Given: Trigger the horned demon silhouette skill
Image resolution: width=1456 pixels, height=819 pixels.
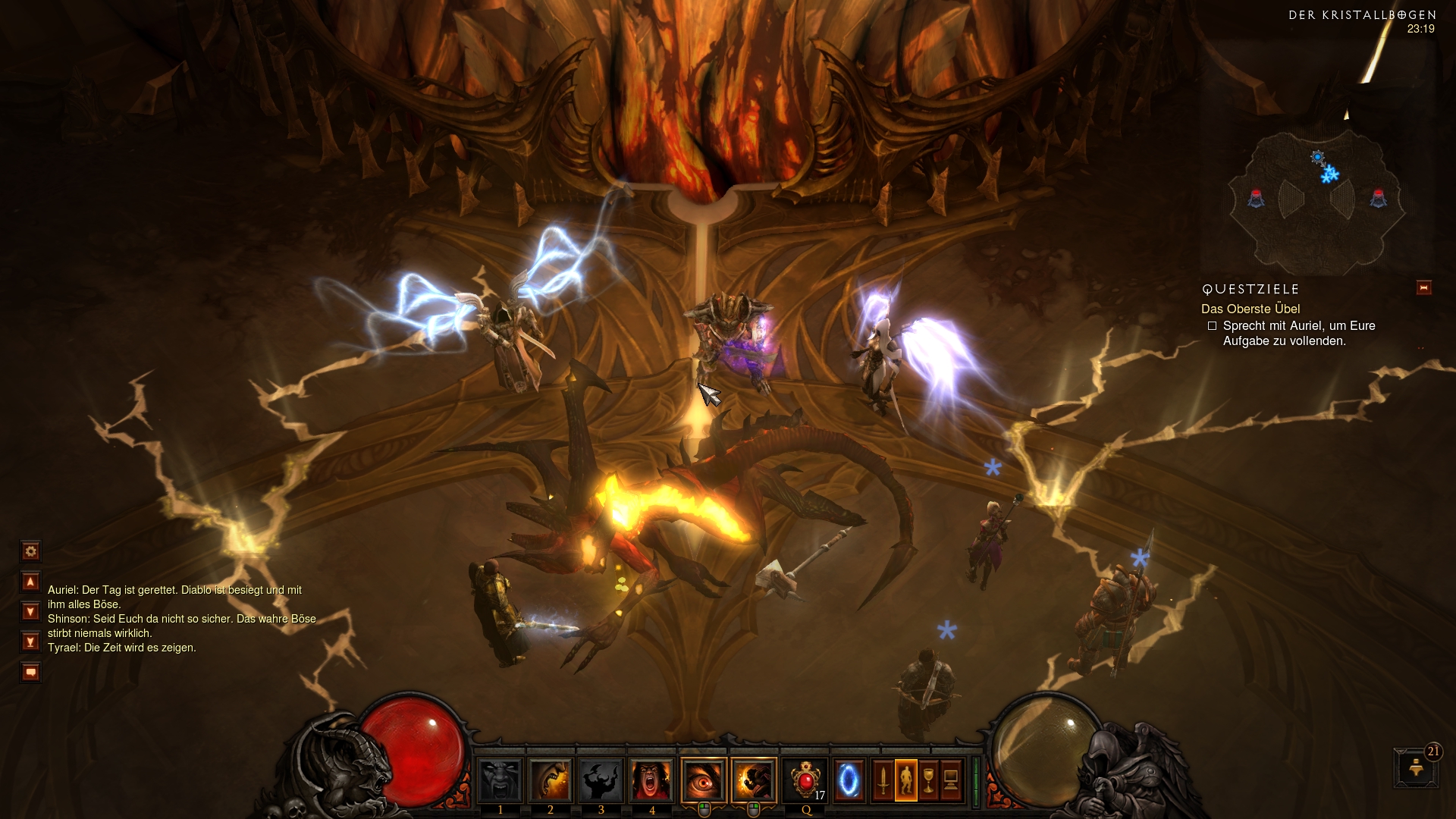Looking at the screenshot, I should 601,780.
